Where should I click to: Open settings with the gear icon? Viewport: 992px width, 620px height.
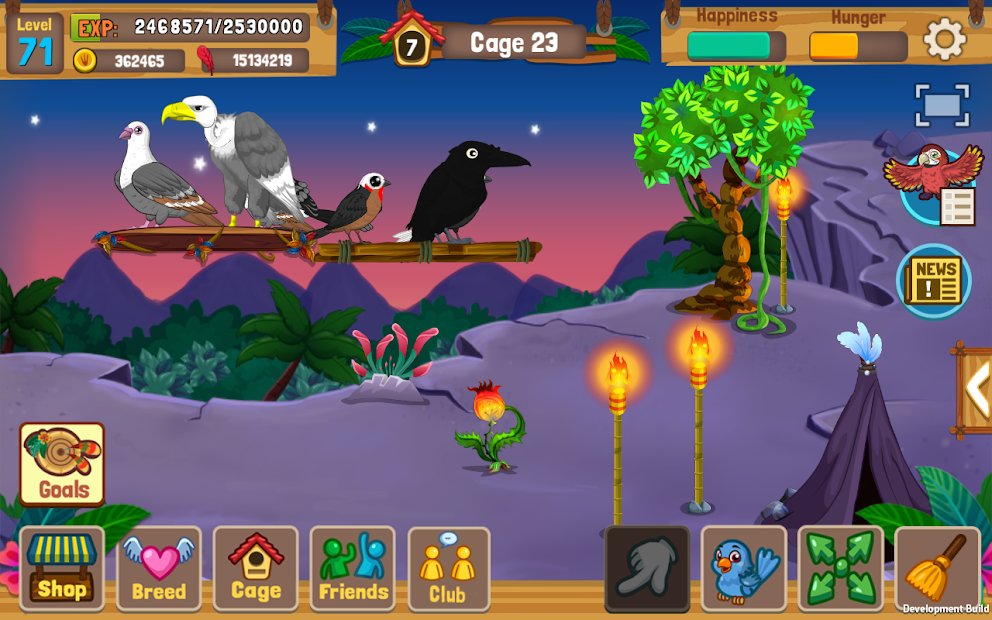coord(945,40)
